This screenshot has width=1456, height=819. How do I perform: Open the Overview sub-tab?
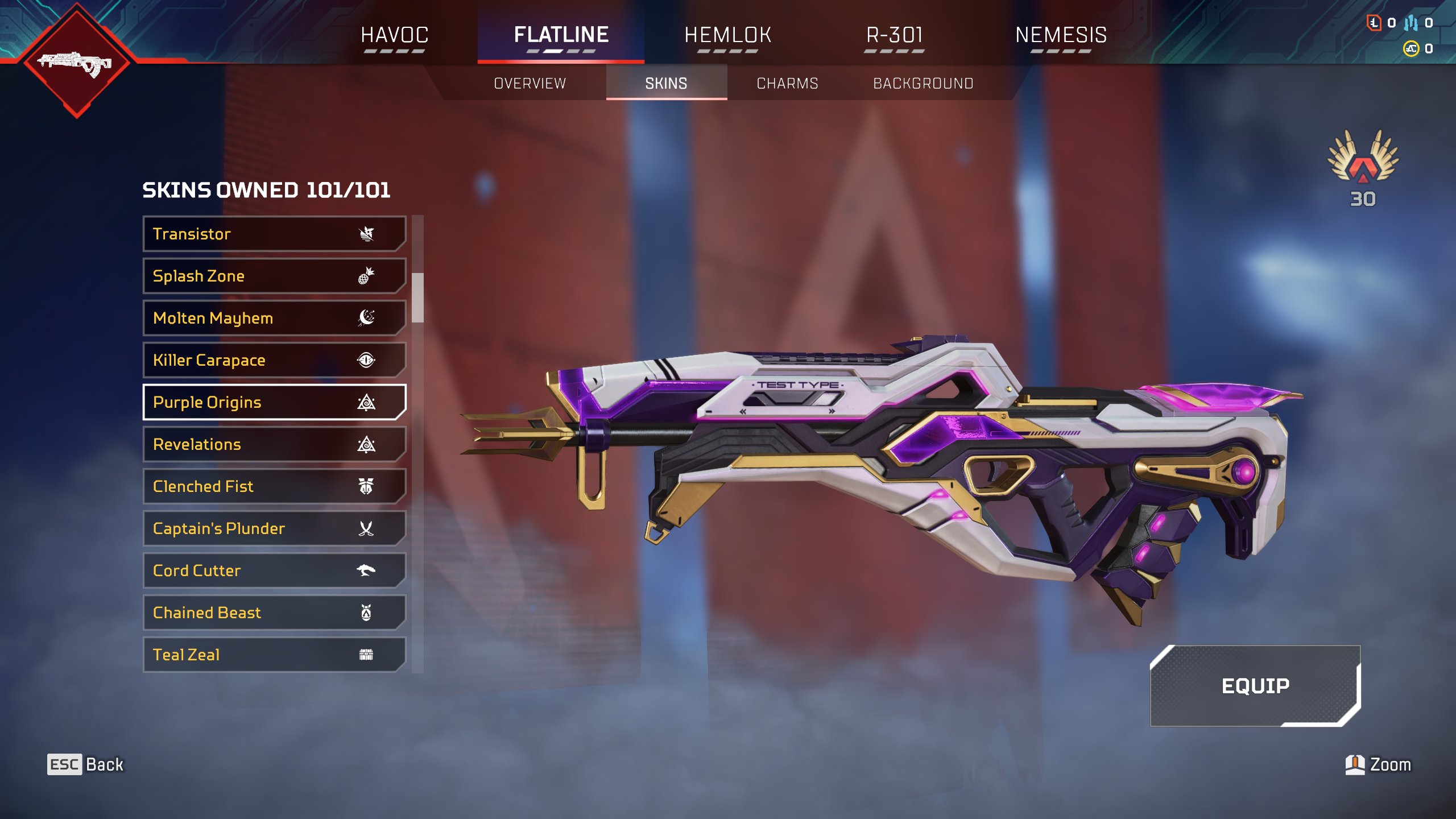(x=530, y=84)
